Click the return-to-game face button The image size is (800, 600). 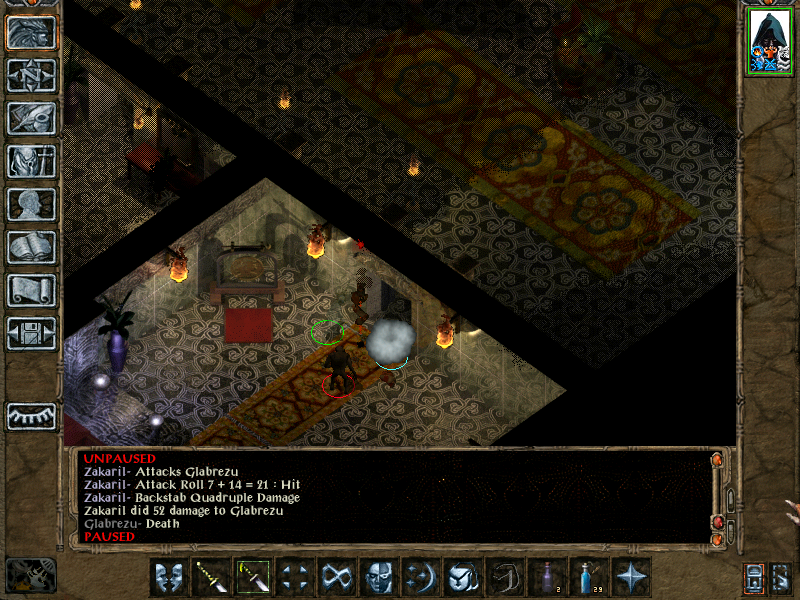pyautogui.click(x=31, y=32)
